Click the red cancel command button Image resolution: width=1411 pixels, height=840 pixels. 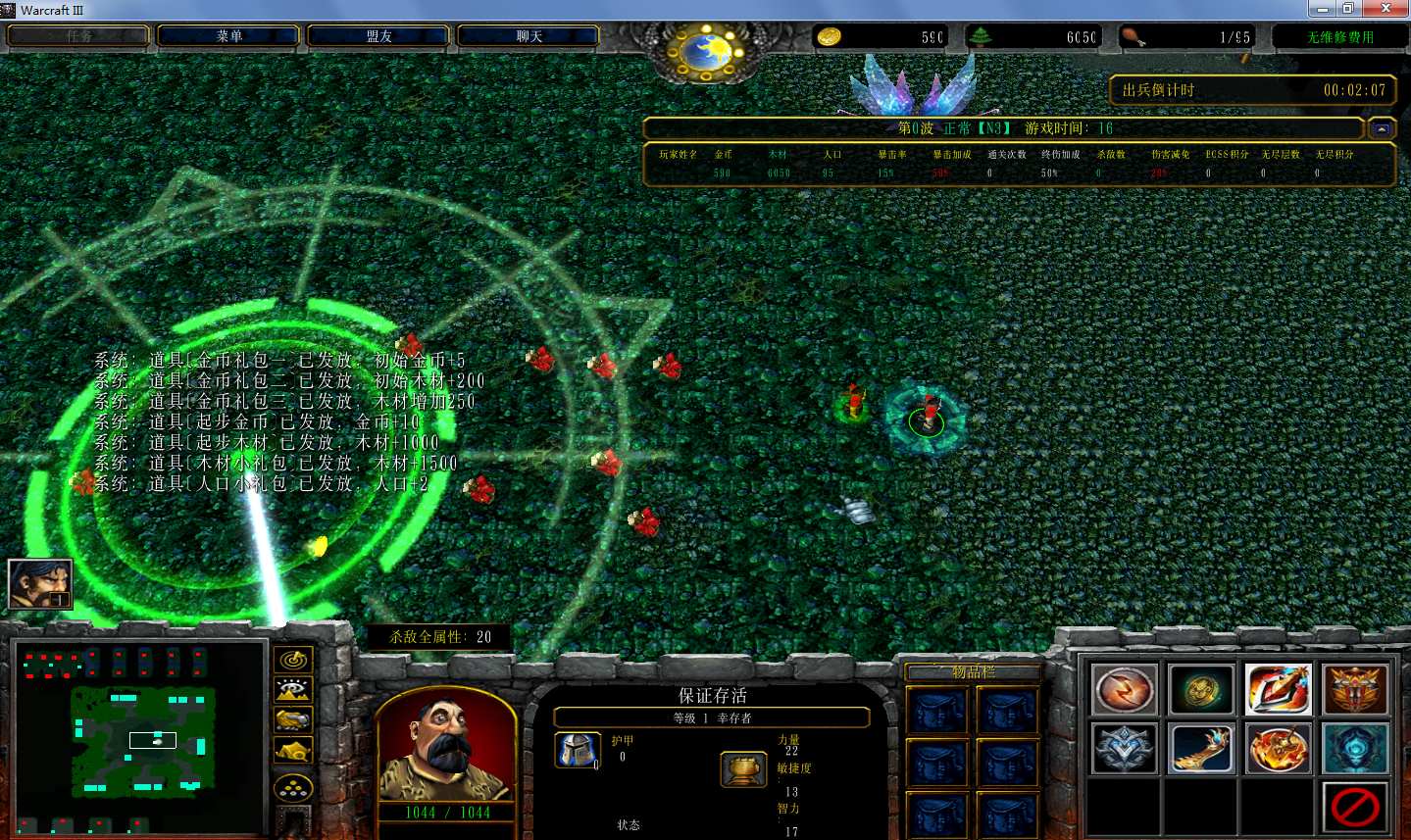tap(1355, 809)
